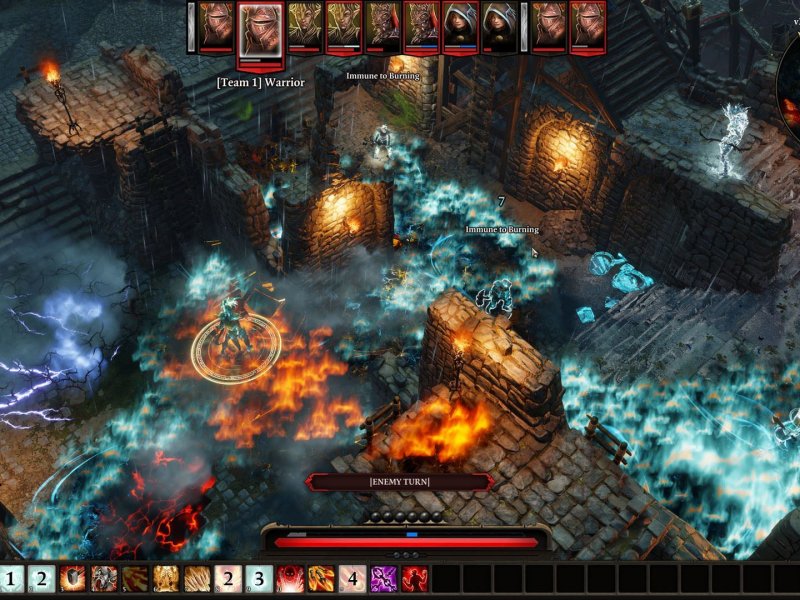Use the flaming figure skill

(x=321, y=579)
